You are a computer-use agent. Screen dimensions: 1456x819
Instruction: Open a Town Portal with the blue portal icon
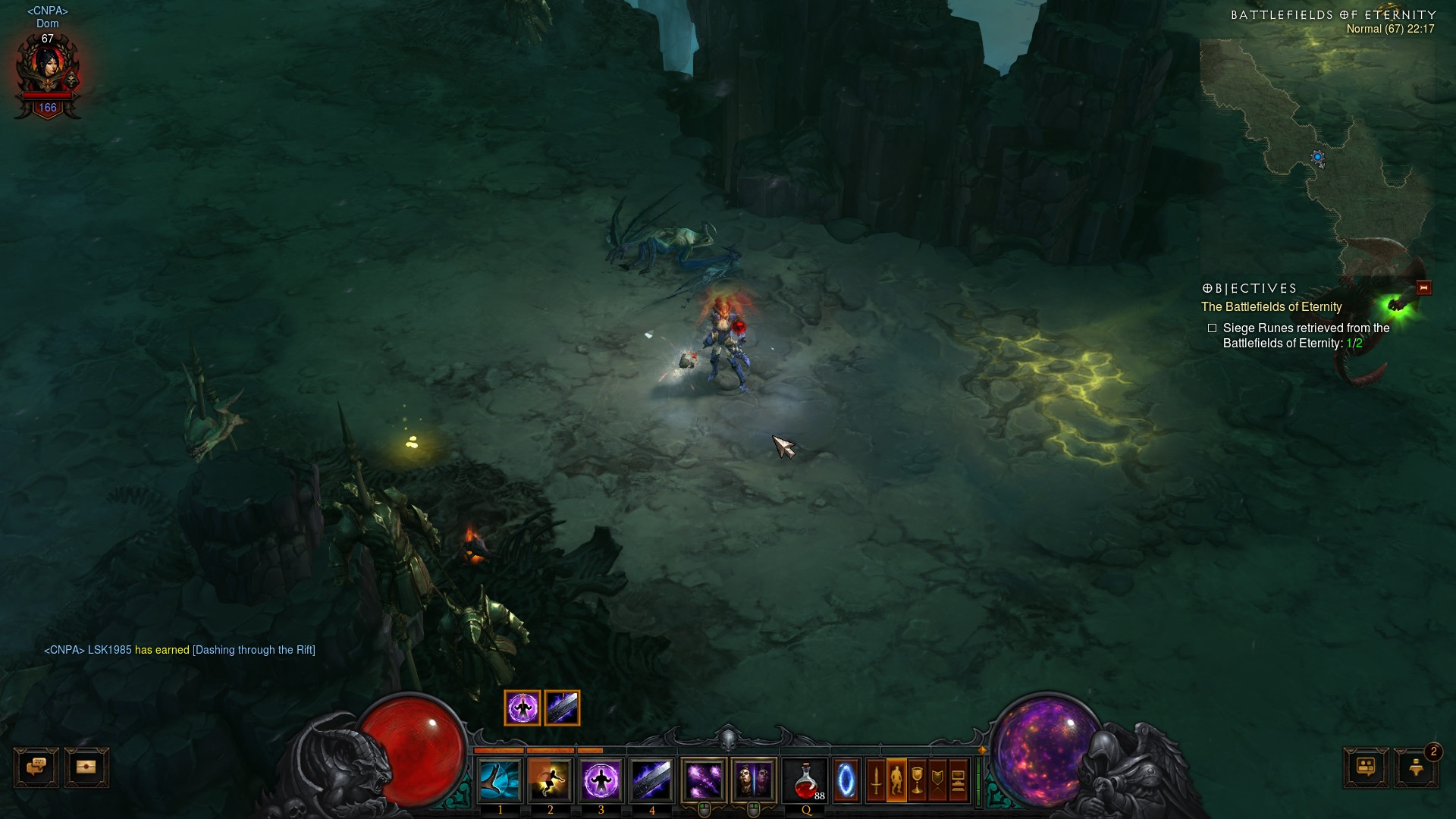[846, 780]
